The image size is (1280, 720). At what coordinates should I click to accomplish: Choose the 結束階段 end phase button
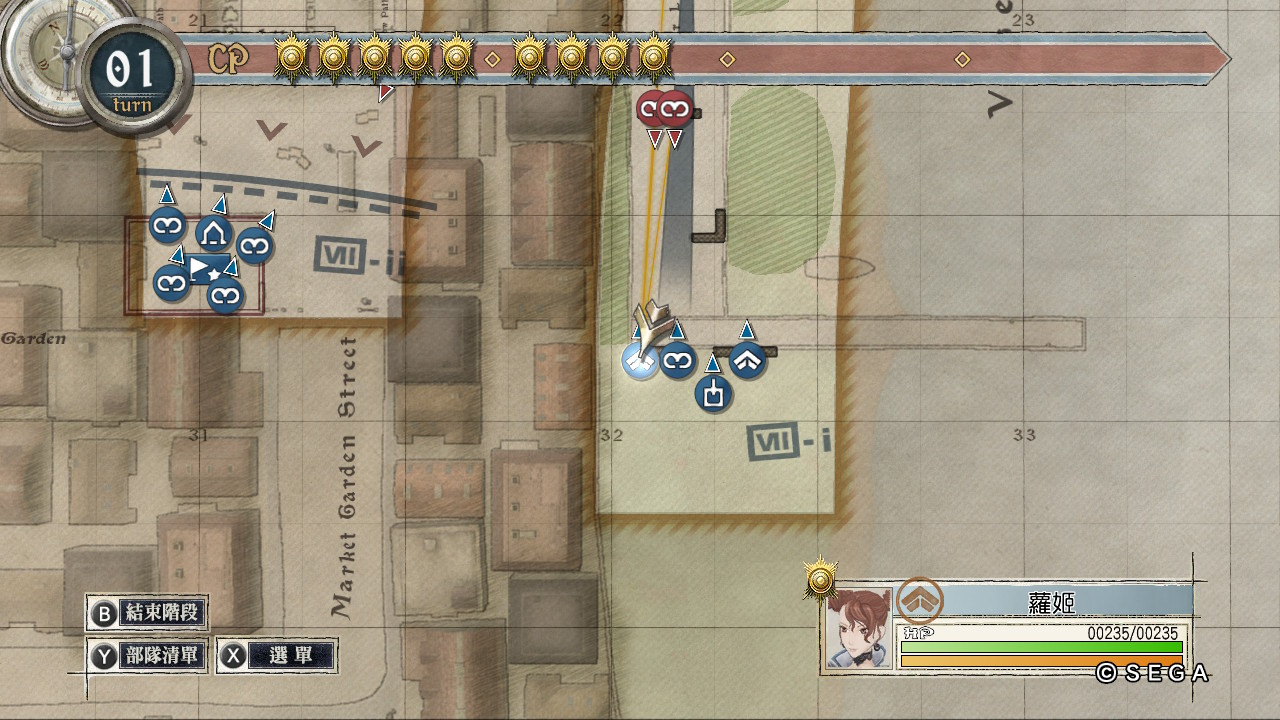(149, 613)
